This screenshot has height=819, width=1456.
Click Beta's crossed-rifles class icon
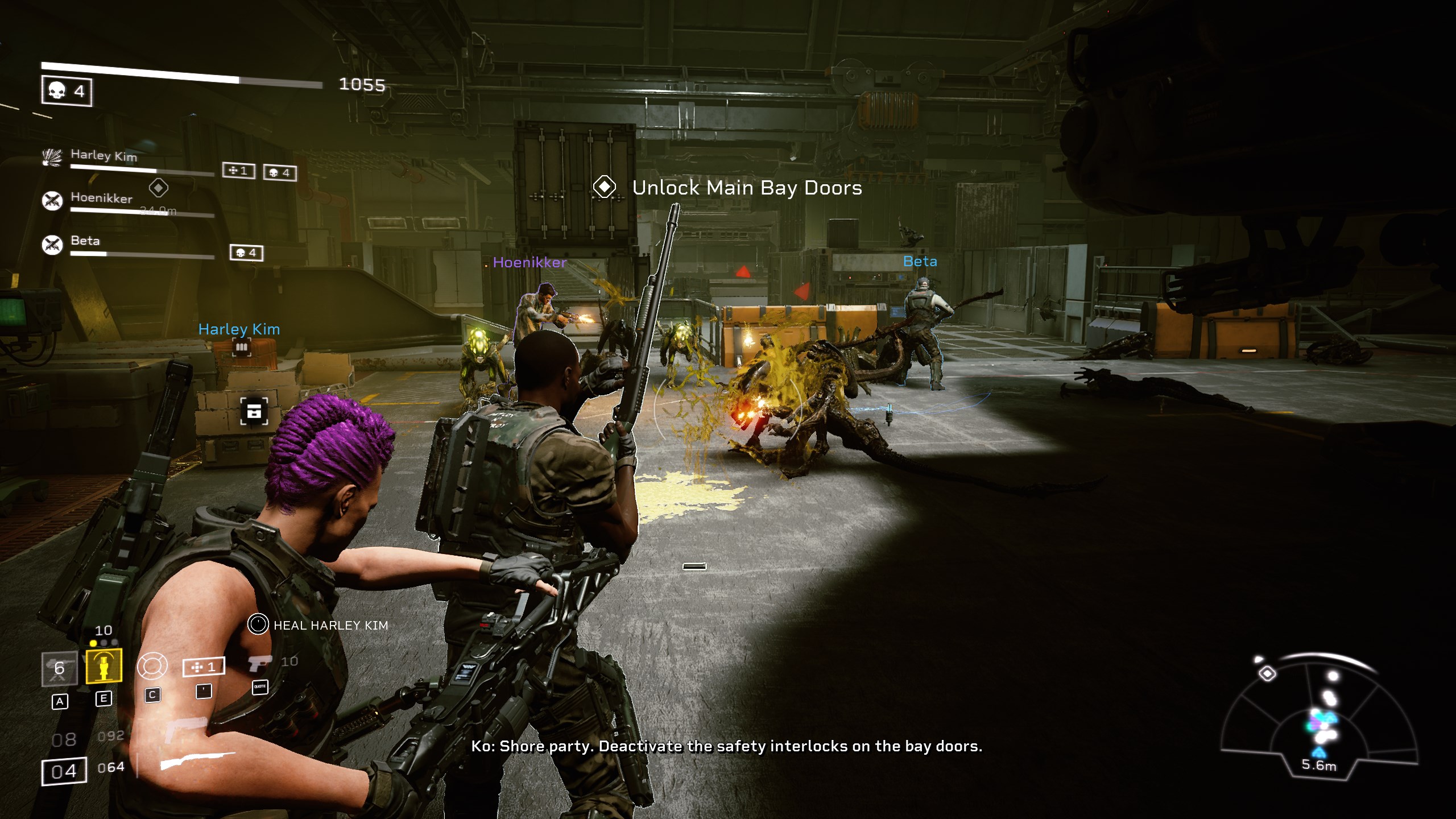(x=52, y=245)
